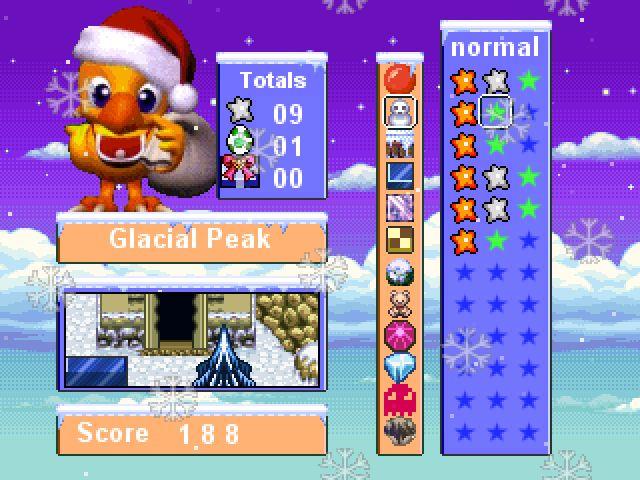Select the blue ice block level icon
Viewport: 640px width, 480px height.
coord(400,175)
